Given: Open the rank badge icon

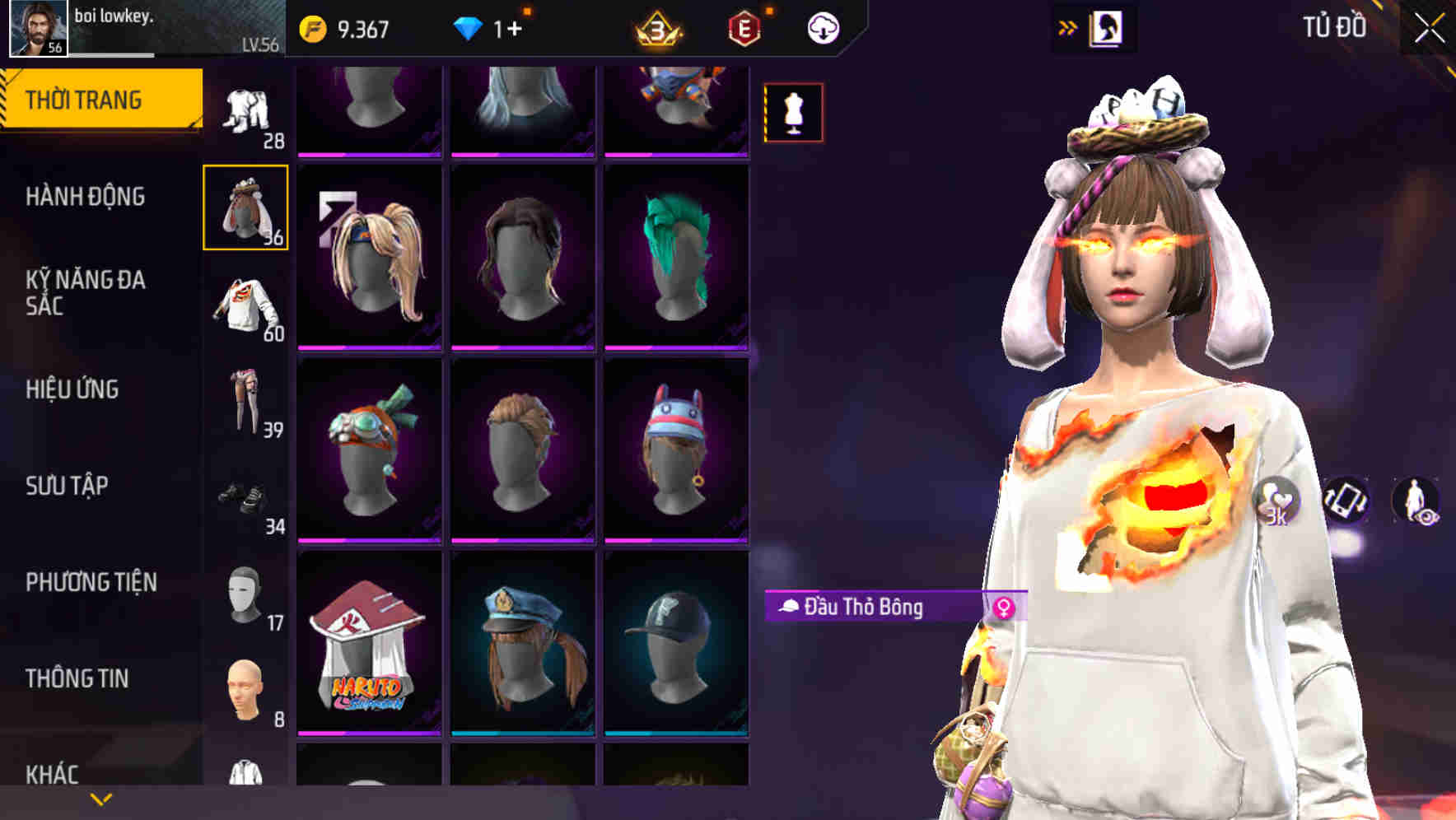Looking at the screenshot, I should coord(659,26).
